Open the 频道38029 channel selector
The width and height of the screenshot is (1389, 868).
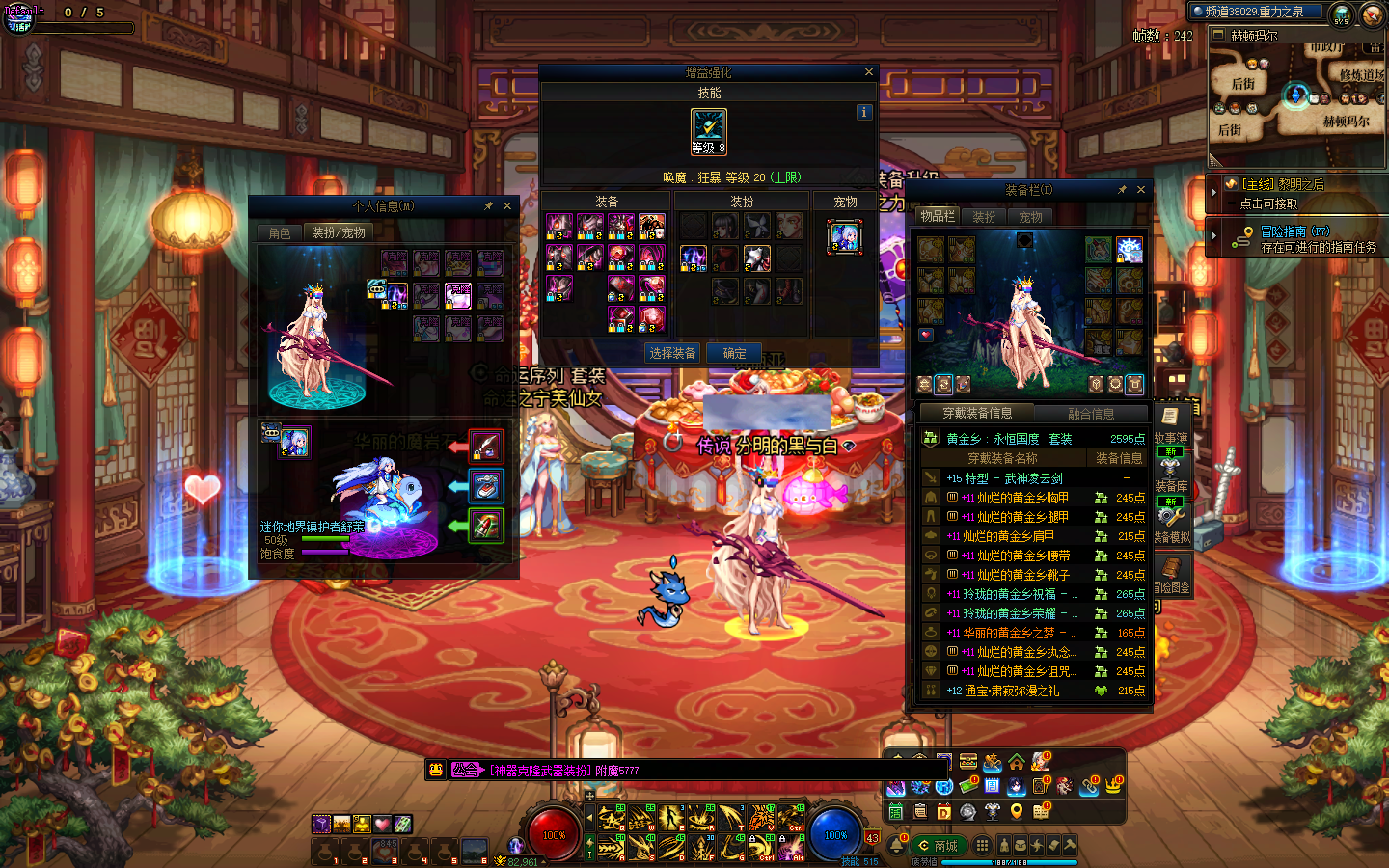click(1254, 12)
